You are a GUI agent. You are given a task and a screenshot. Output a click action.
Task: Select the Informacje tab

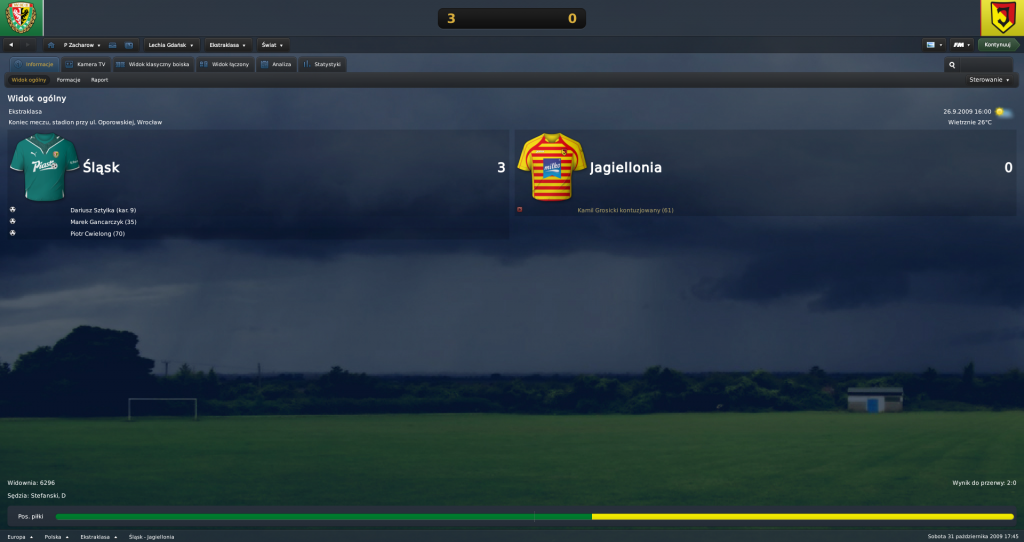(34, 64)
